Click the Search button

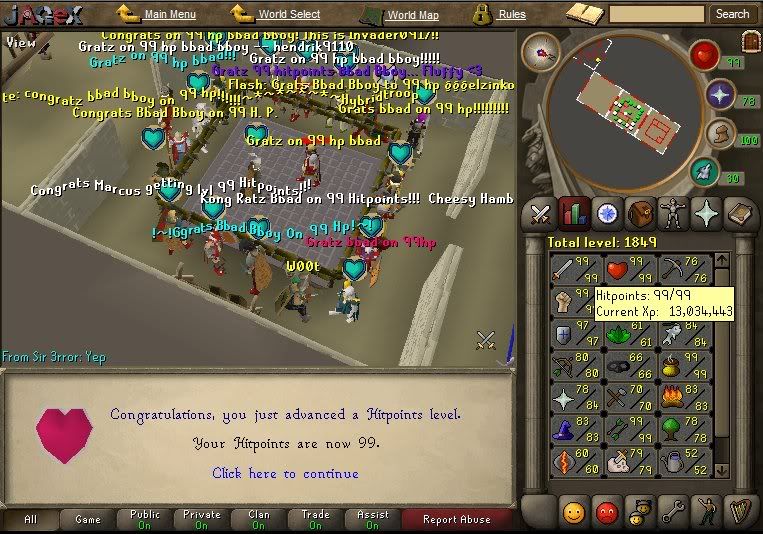(x=732, y=14)
